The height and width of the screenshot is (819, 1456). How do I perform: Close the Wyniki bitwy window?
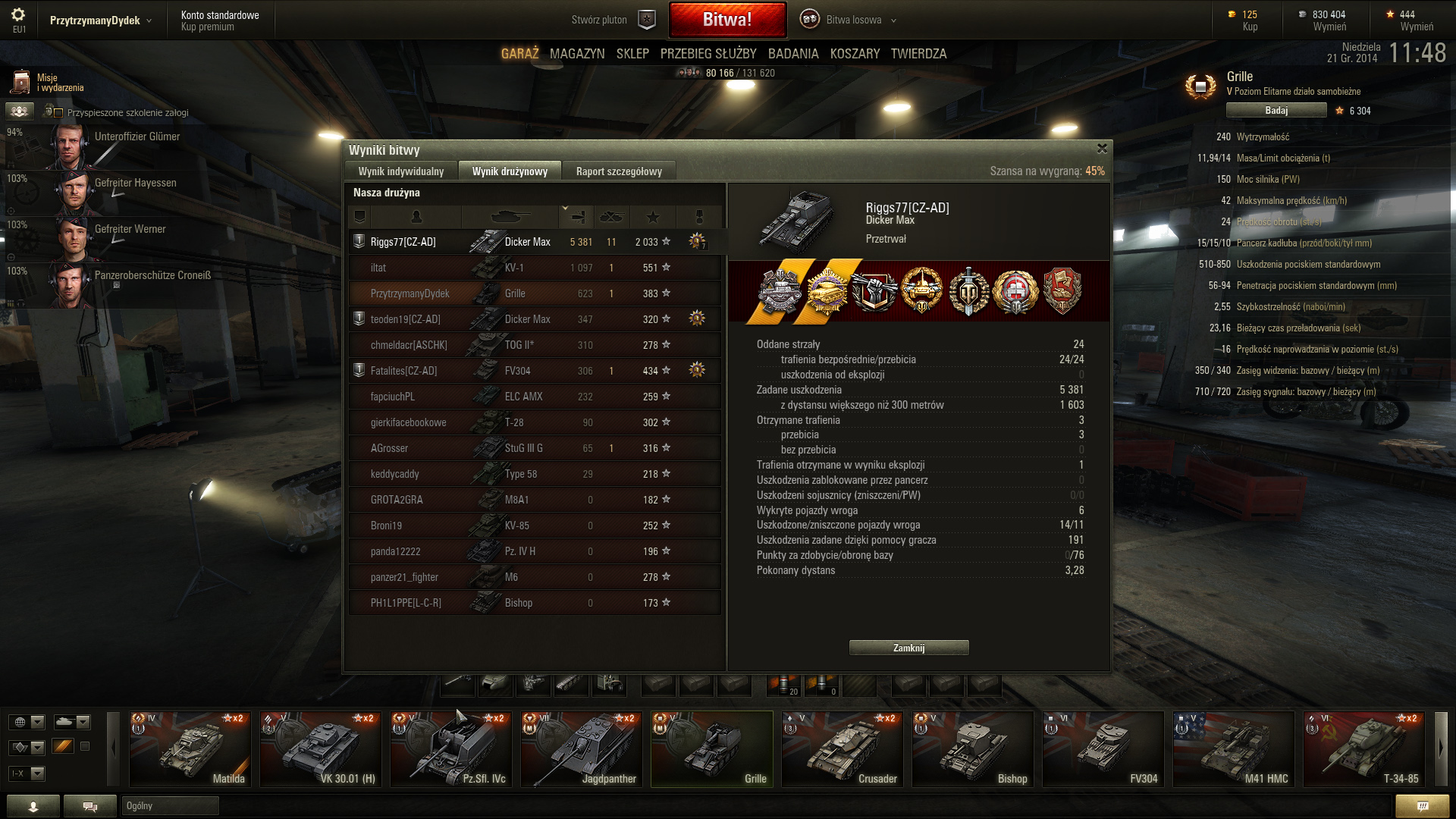[1102, 149]
